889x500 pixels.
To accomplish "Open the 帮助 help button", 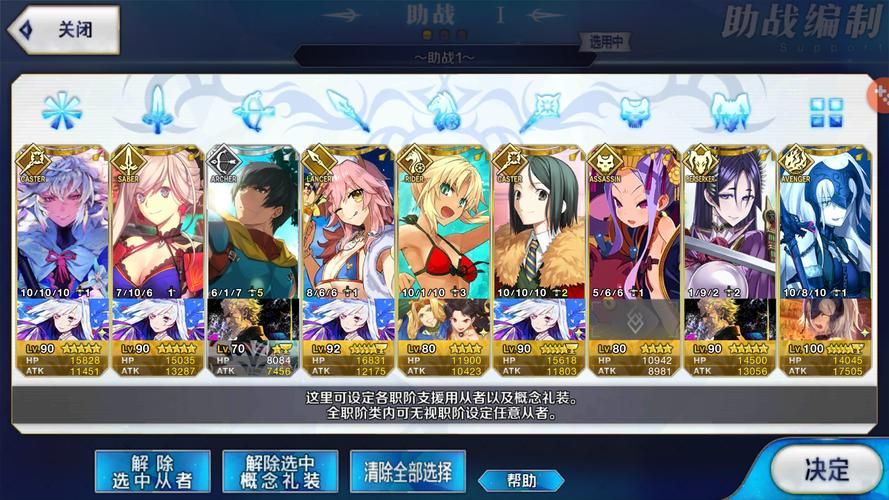I will click(x=521, y=480).
